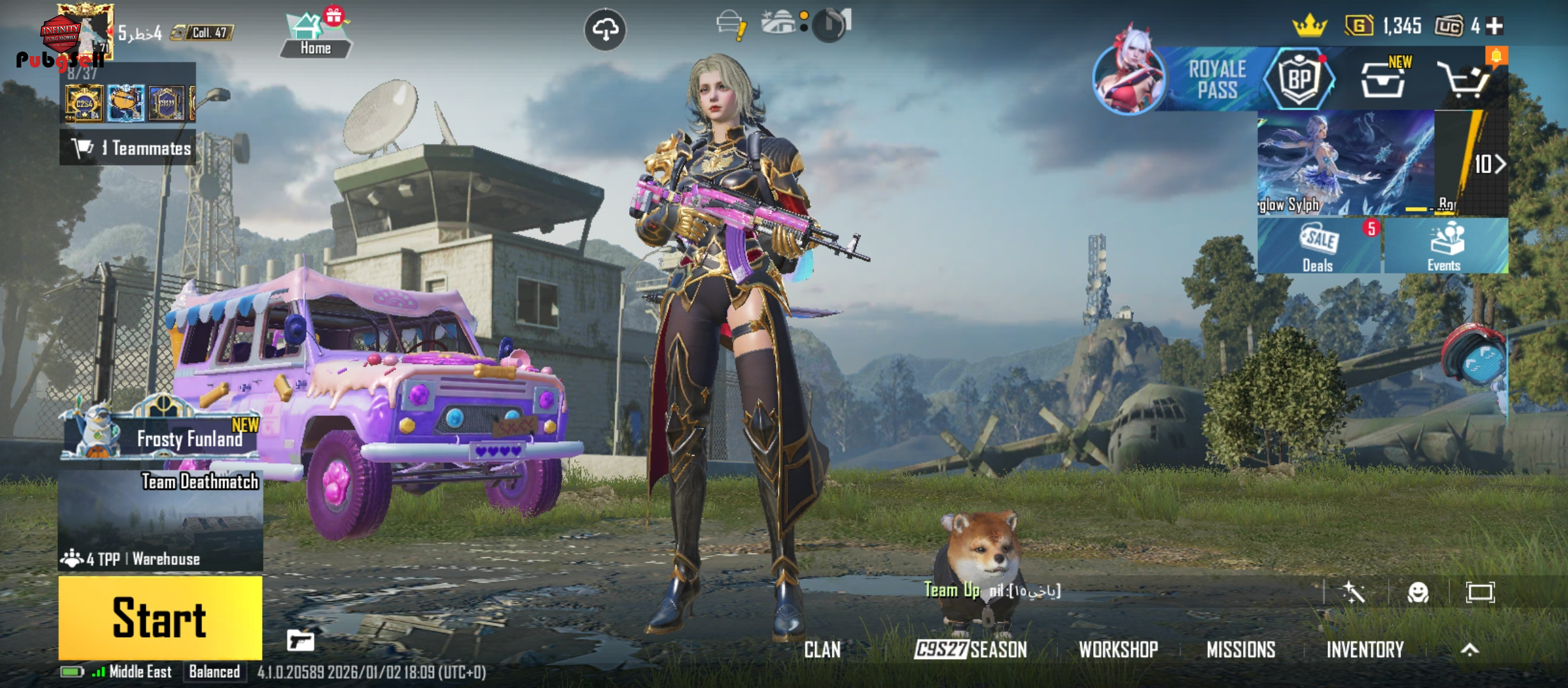The width and height of the screenshot is (1568, 688).
Task: Click the cloud download icon
Action: 605,29
